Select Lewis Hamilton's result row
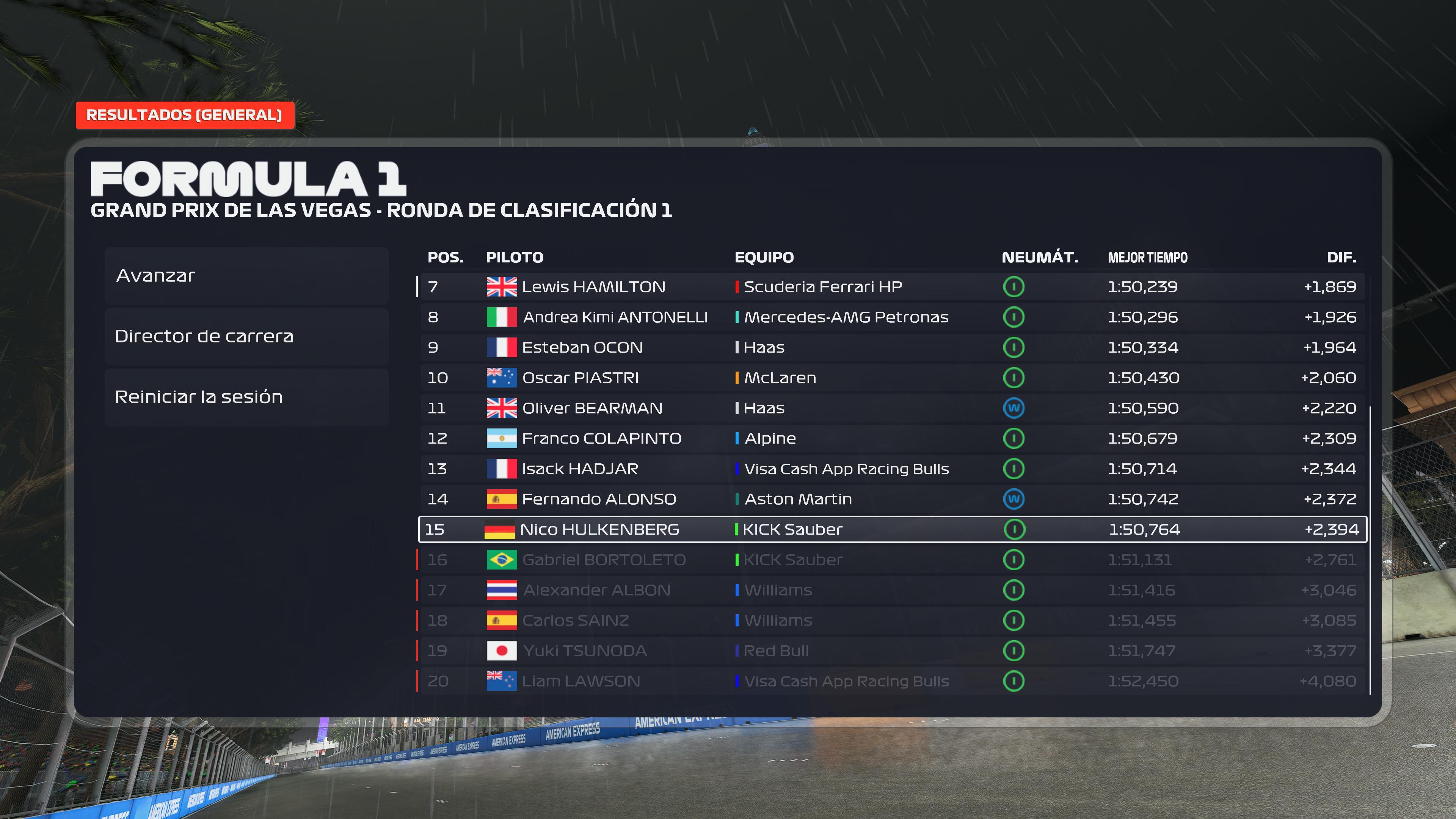This screenshot has height=819, width=1456. 892,287
